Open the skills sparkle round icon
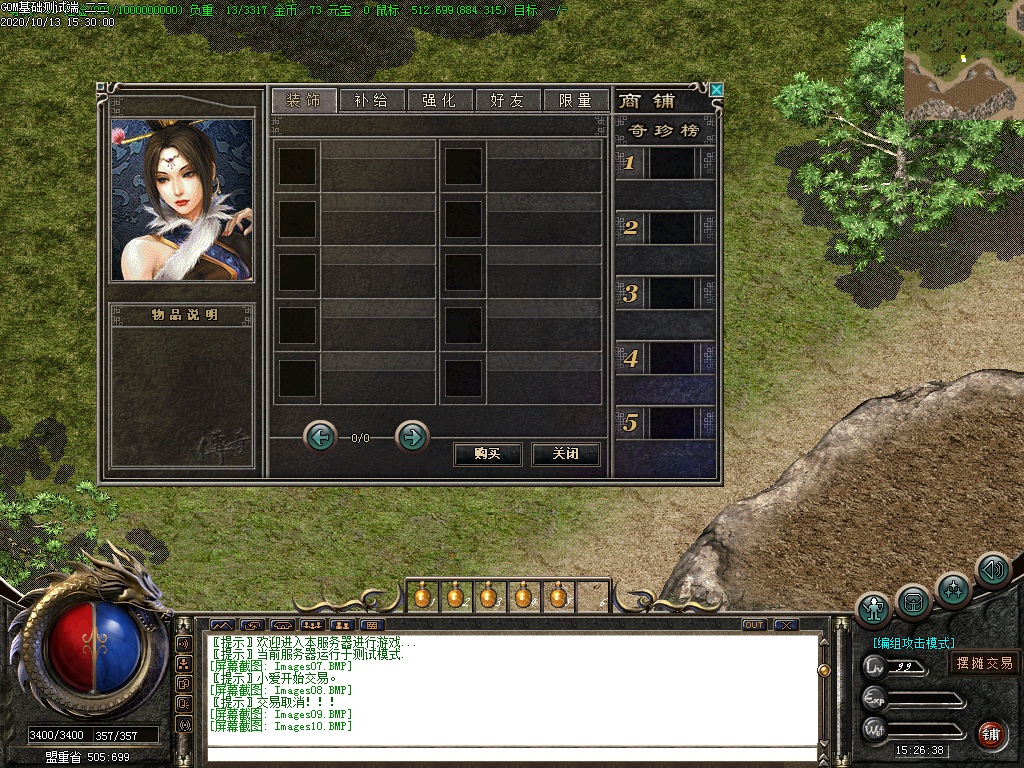 [x=953, y=588]
